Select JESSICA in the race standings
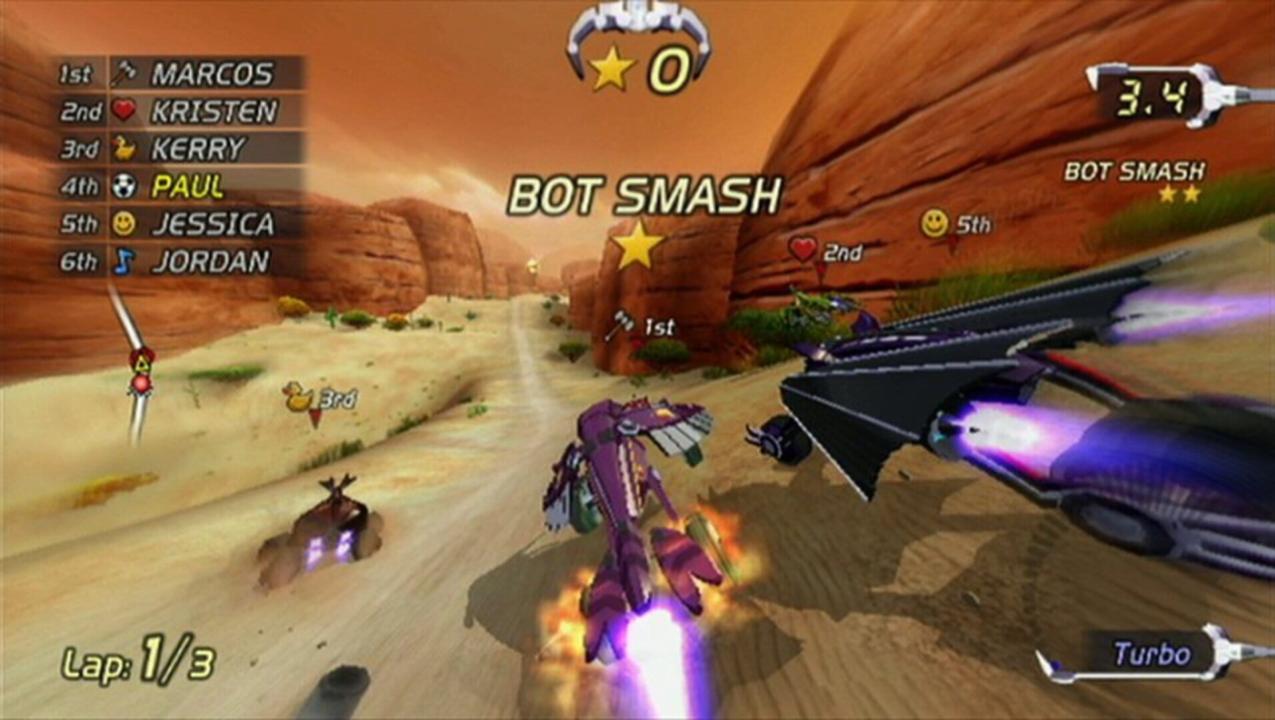 tap(180, 223)
